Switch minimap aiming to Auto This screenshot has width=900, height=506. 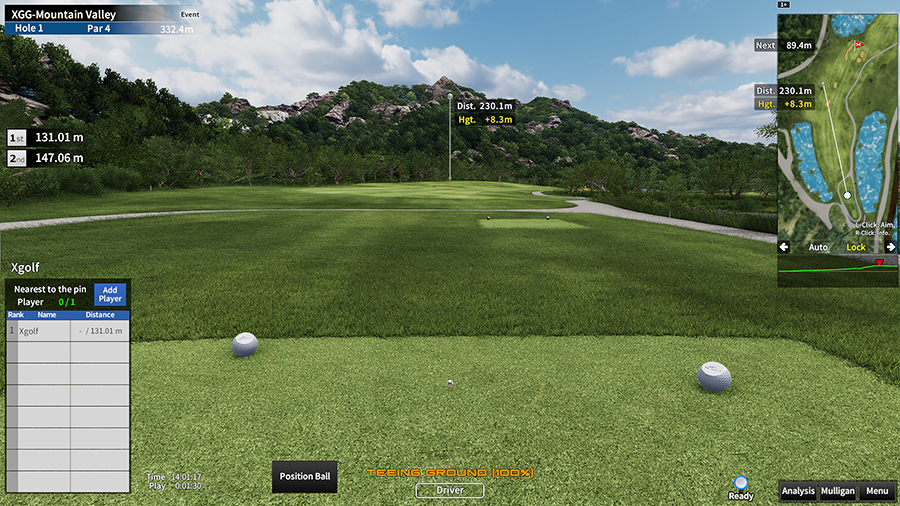[x=818, y=247]
